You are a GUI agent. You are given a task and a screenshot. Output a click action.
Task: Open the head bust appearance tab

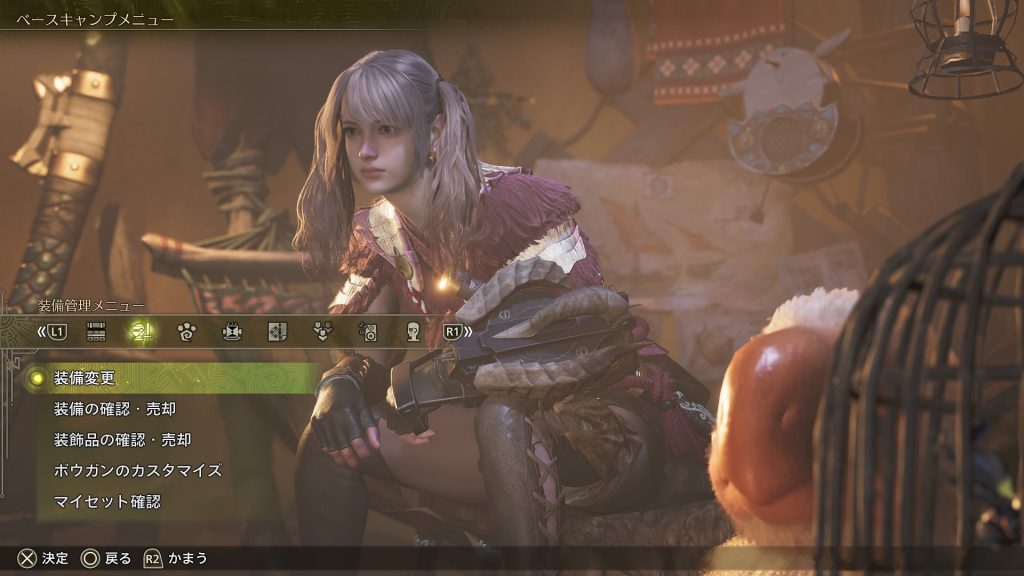[413, 332]
